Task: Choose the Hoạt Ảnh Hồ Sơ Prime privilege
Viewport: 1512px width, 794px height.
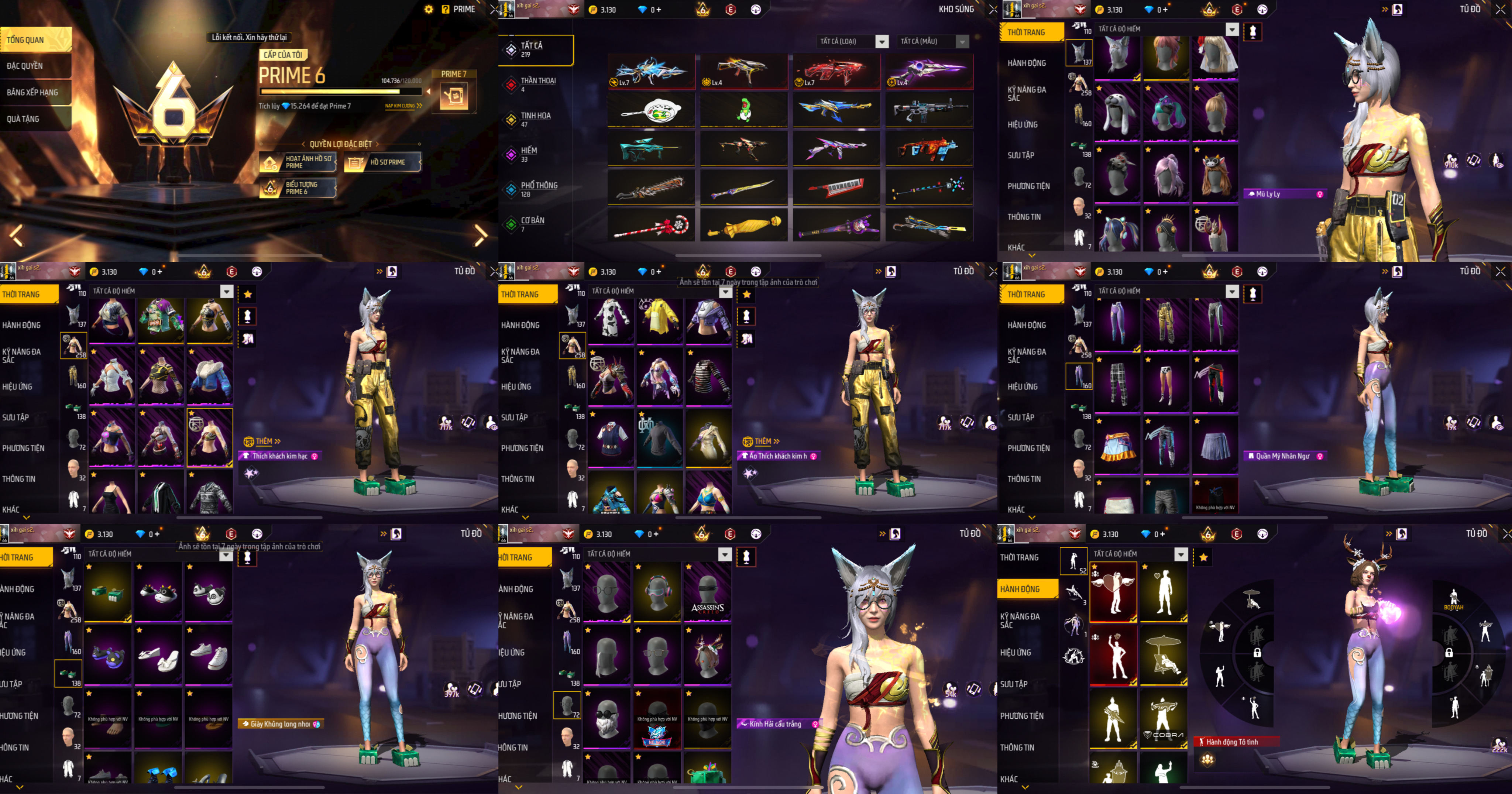Action: pyautogui.click(x=298, y=162)
